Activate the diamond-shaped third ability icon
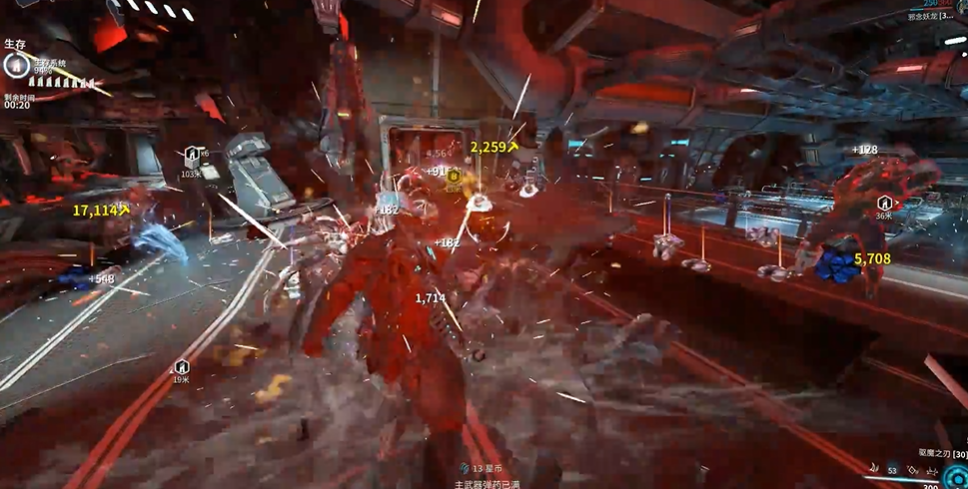The image size is (968, 489). click(912, 470)
